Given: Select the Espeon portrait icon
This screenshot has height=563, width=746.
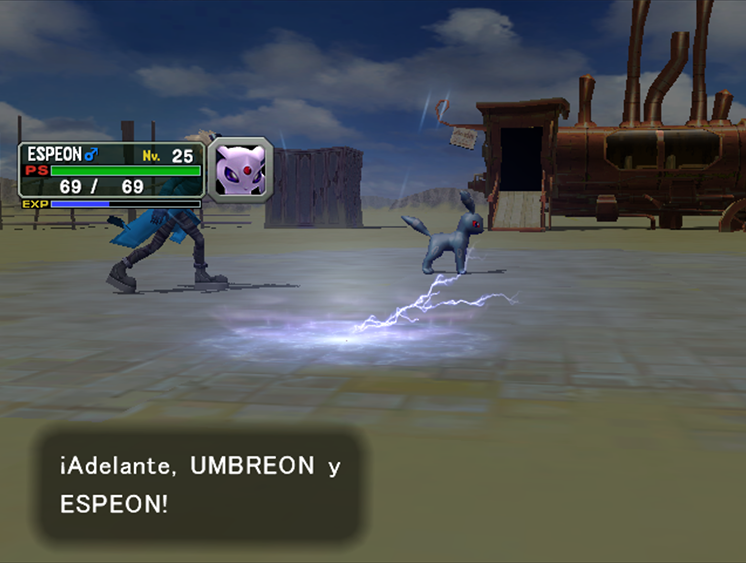Looking at the screenshot, I should (240, 170).
